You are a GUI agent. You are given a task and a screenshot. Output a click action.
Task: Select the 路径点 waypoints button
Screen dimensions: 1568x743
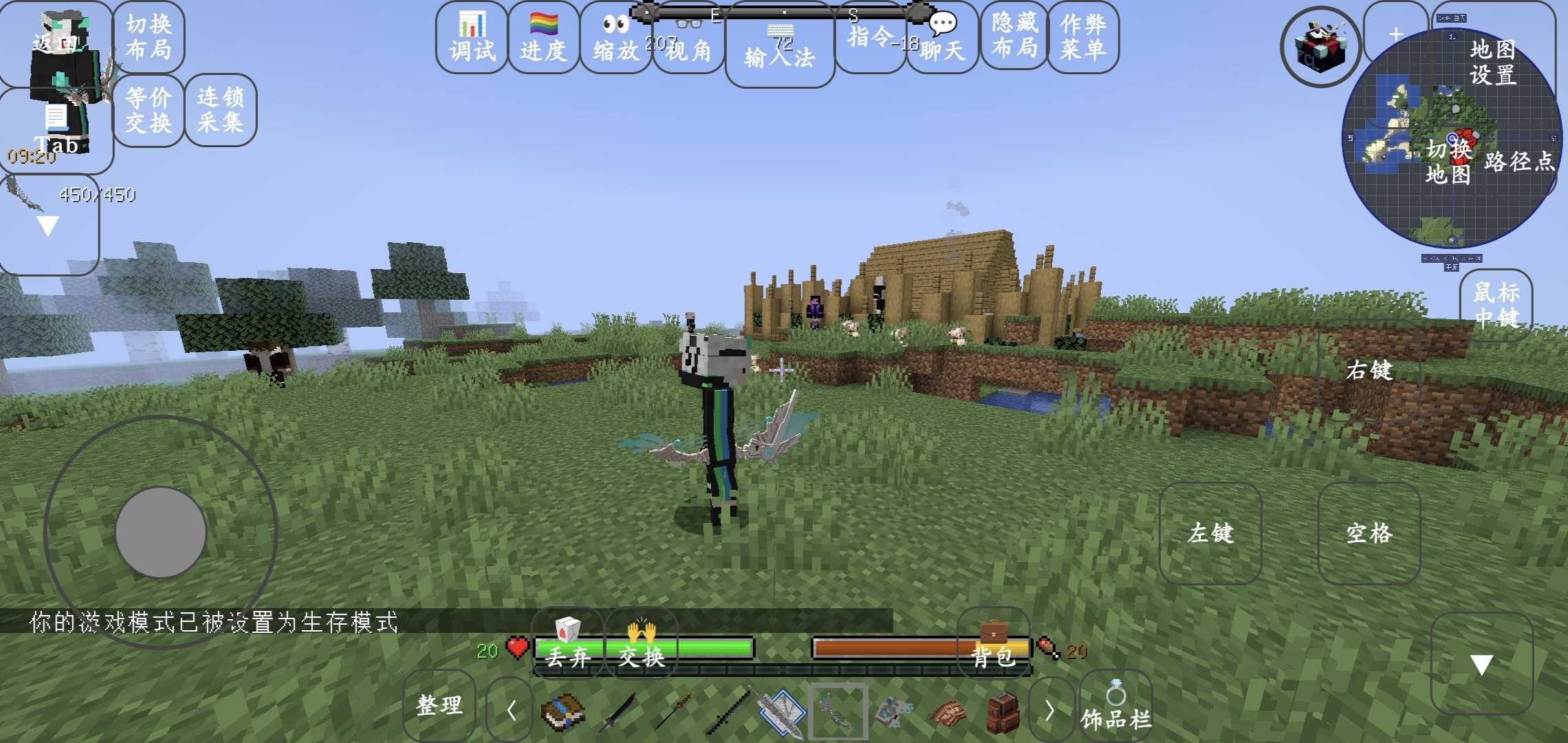point(1519,162)
